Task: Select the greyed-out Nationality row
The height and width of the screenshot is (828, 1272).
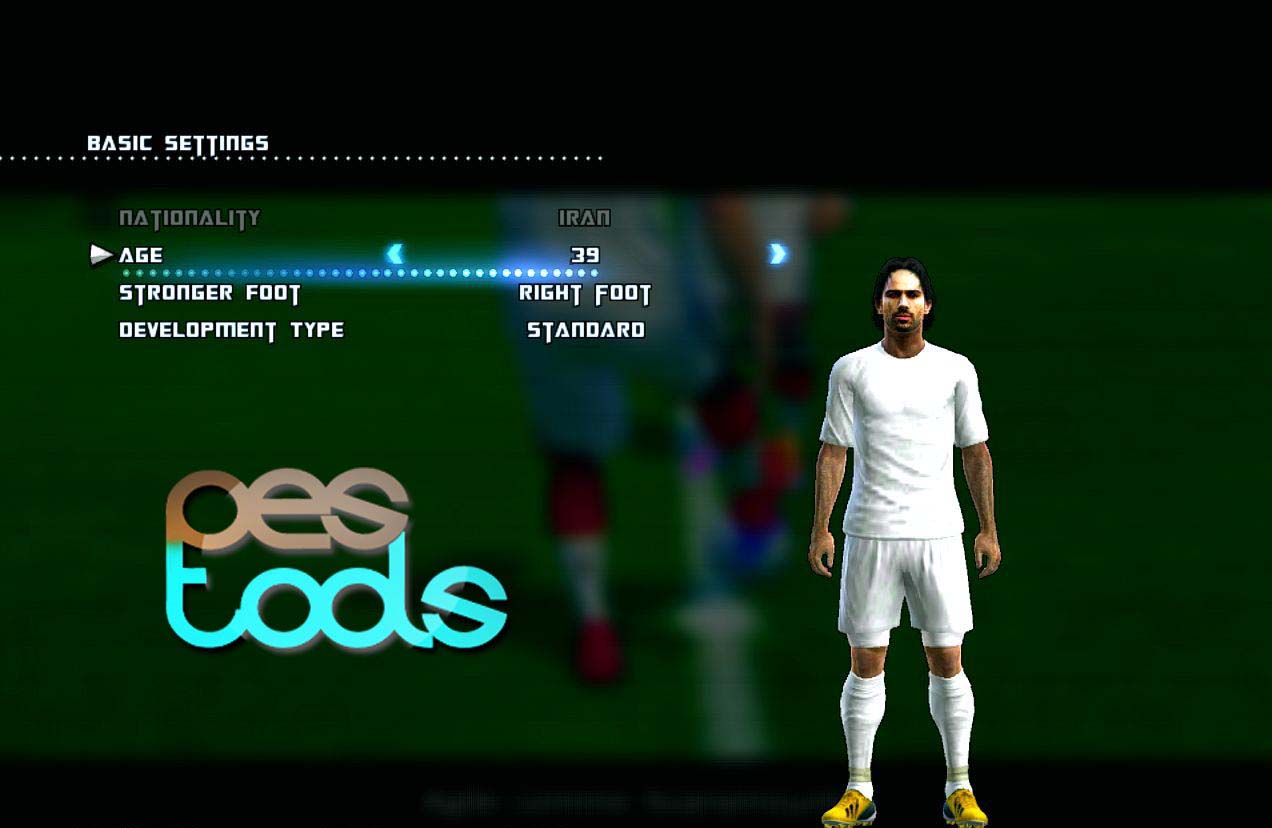Action: coord(189,218)
